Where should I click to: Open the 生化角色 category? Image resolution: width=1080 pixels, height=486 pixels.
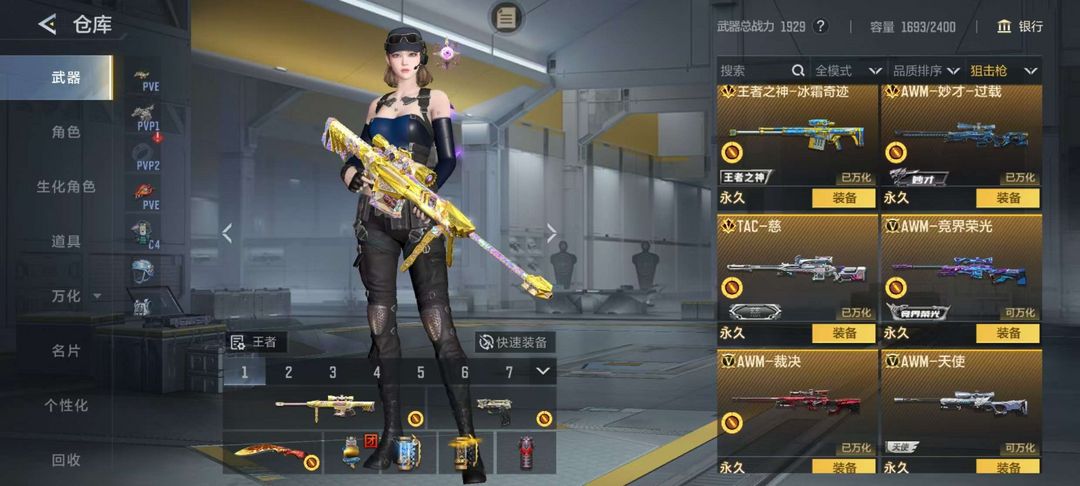(66, 186)
